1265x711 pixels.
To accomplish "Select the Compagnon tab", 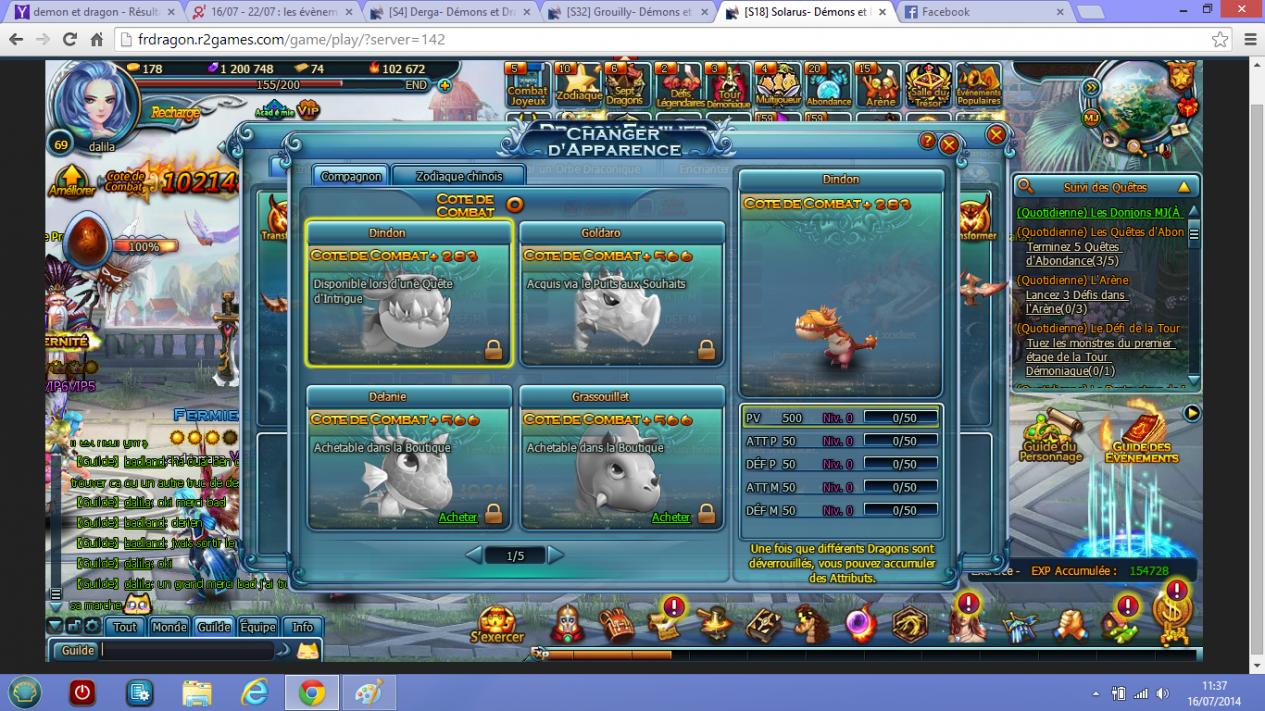I will (351, 176).
